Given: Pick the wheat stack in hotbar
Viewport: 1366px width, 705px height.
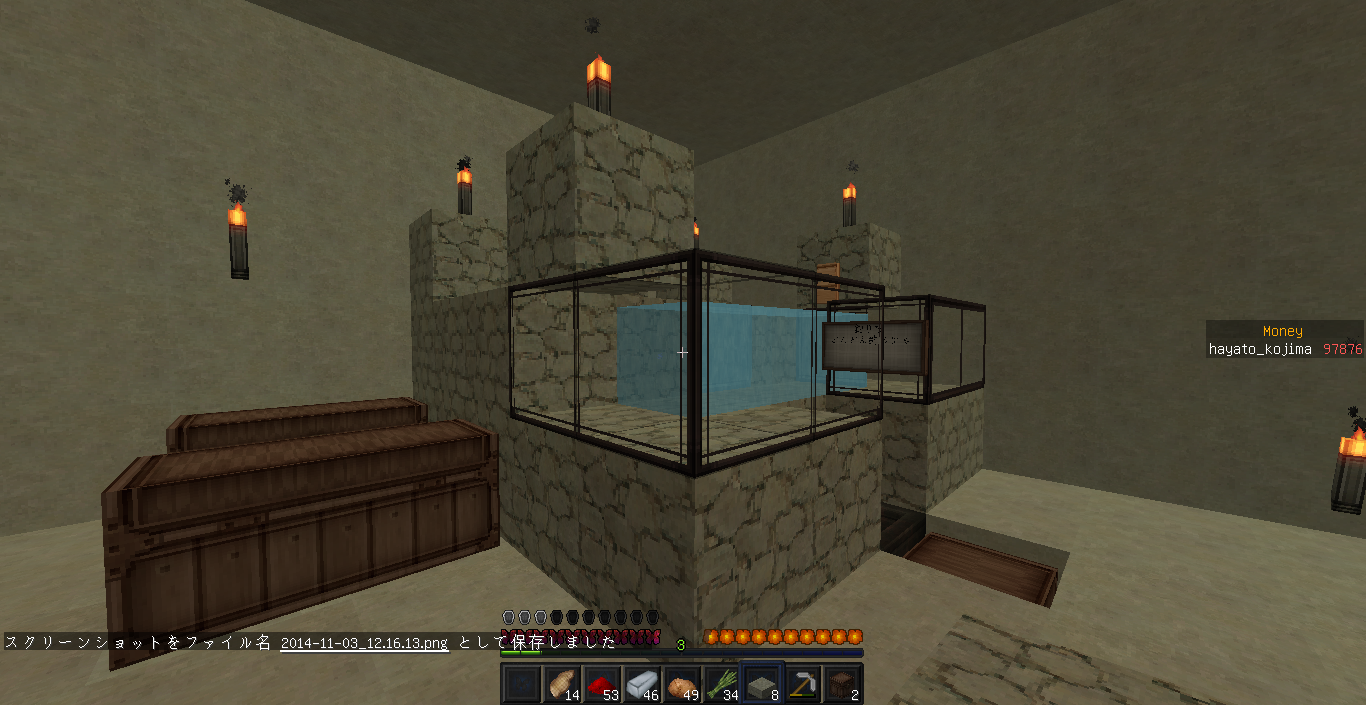Looking at the screenshot, I should point(721,685).
